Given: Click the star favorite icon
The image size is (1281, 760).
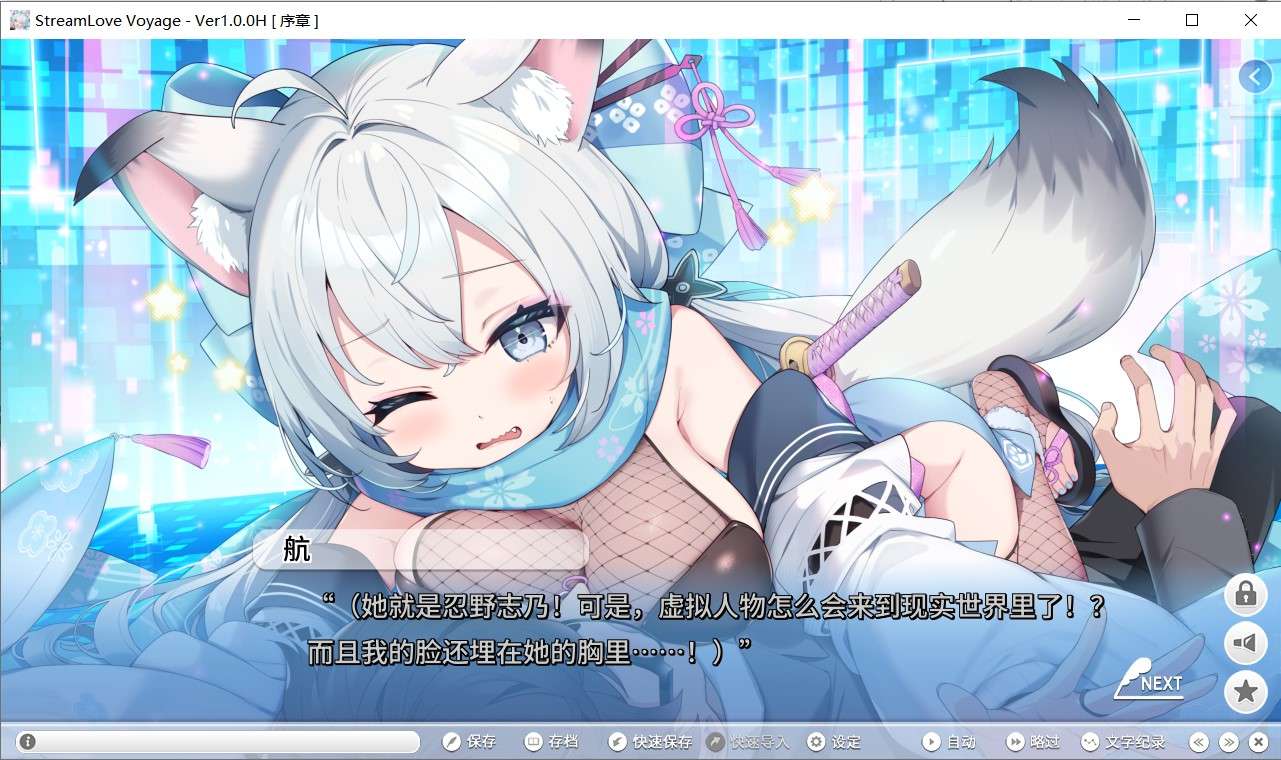Looking at the screenshot, I should click(x=1245, y=691).
